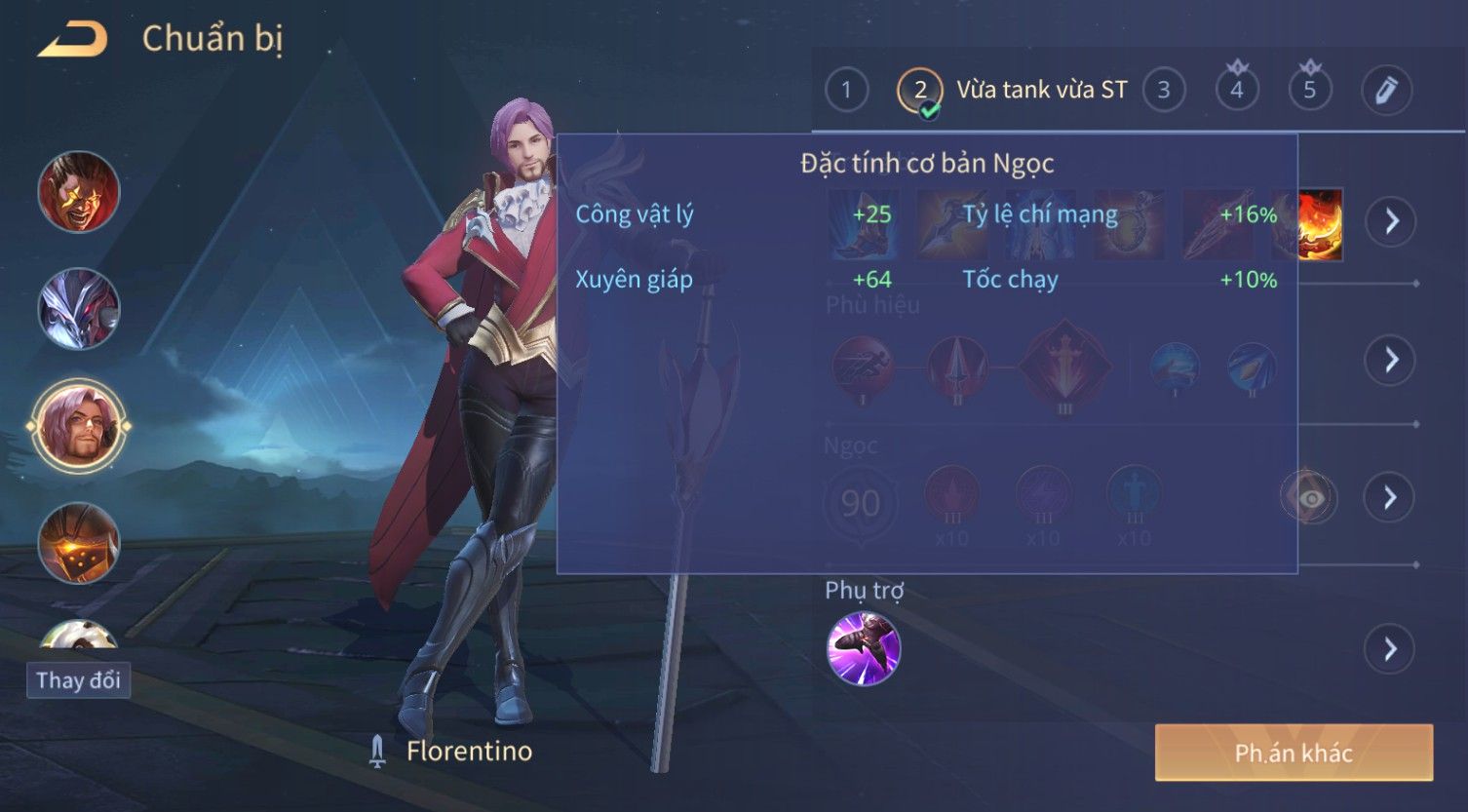Edit the preset name with pencil icon
This screenshot has width=1468, height=812.
point(1385,91)
